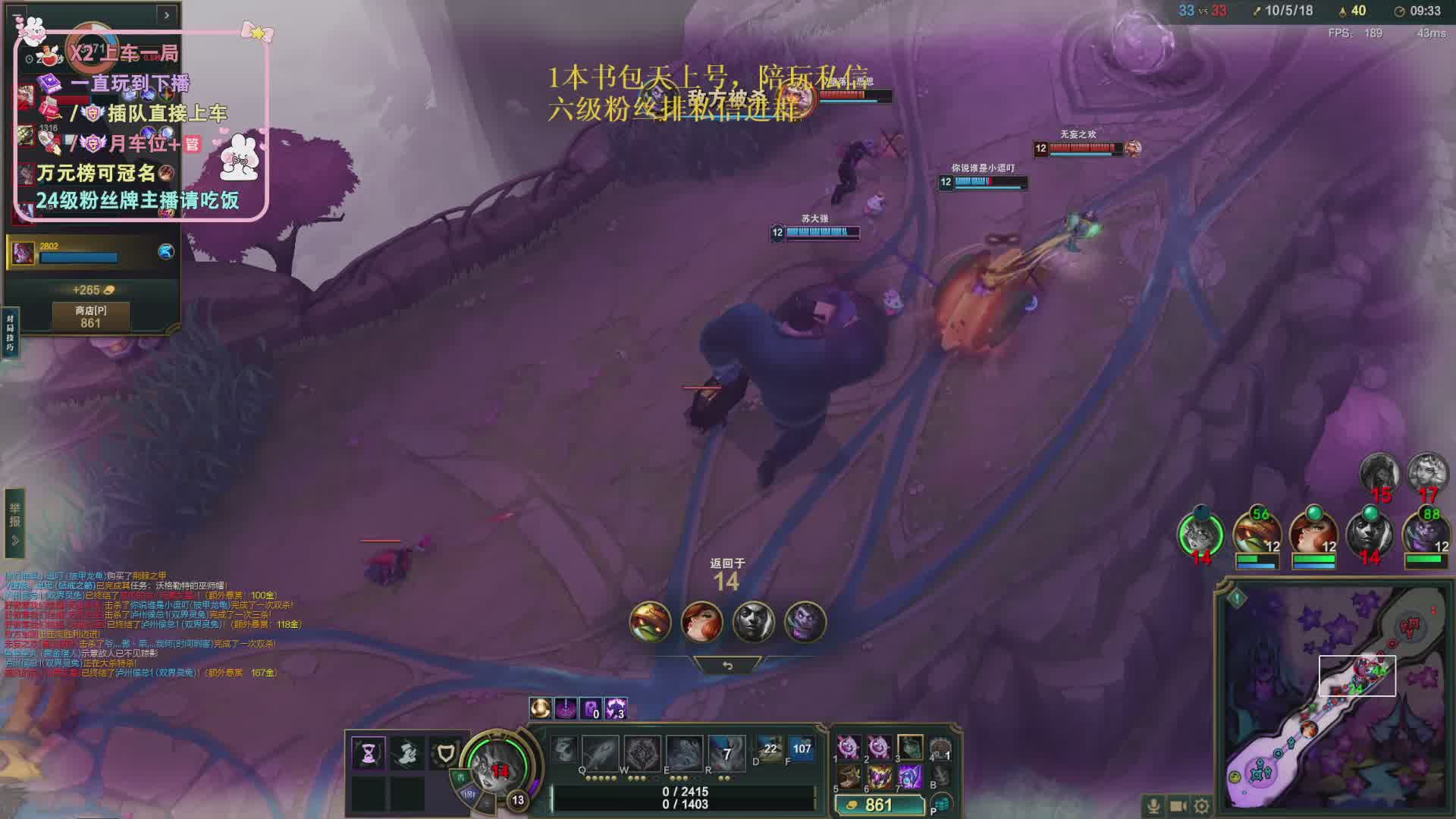Select the item in inventory slot 1
This screenshot has height=819, width=1456.
[849, 747]
